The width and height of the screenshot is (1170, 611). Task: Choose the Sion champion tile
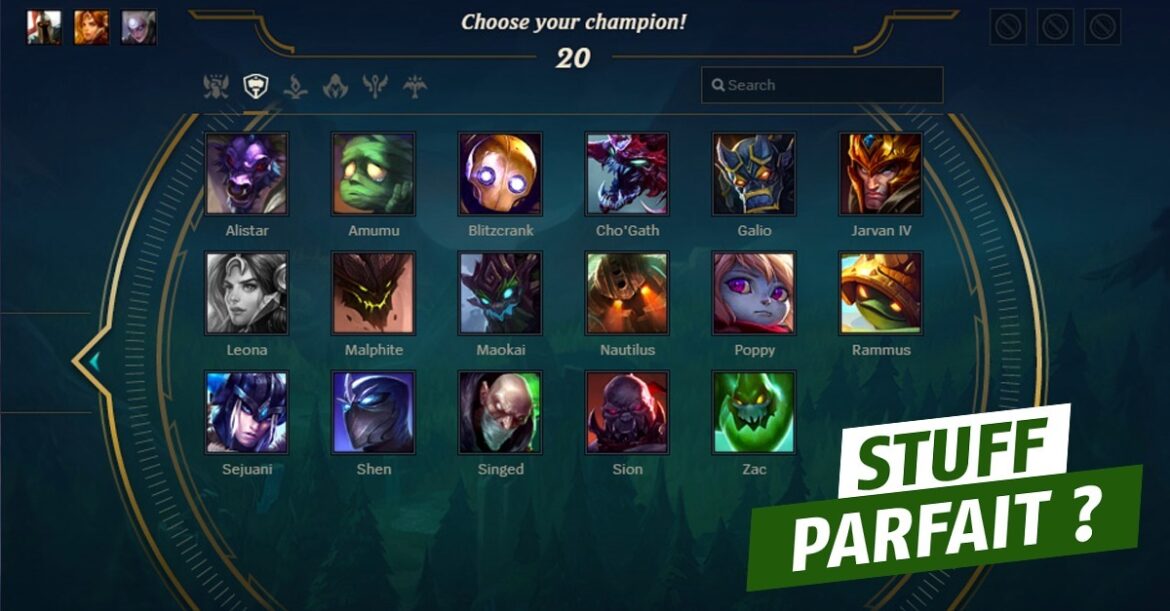(x=627, y=412)
